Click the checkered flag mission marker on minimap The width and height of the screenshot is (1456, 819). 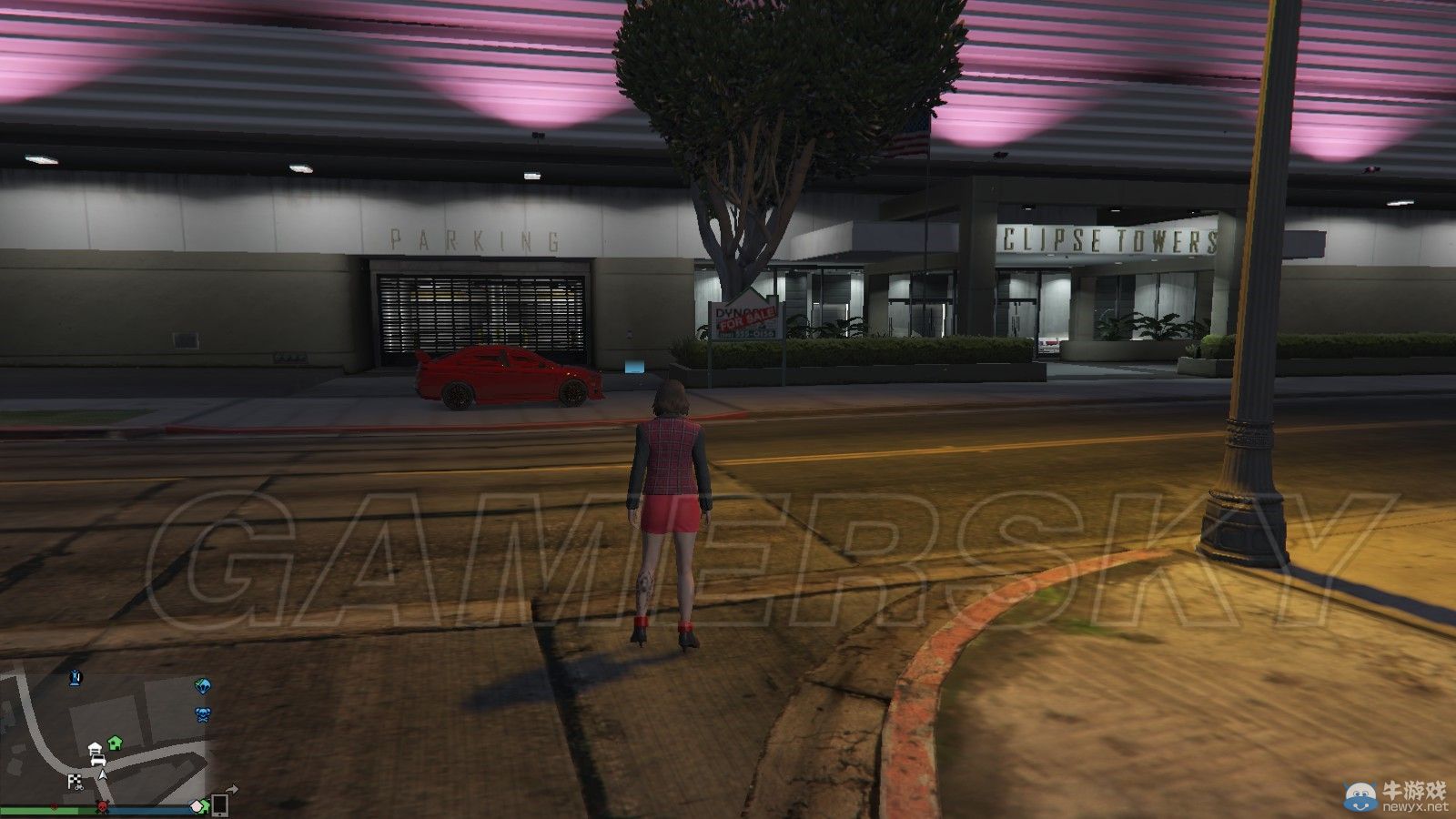[x=75, y=781]
